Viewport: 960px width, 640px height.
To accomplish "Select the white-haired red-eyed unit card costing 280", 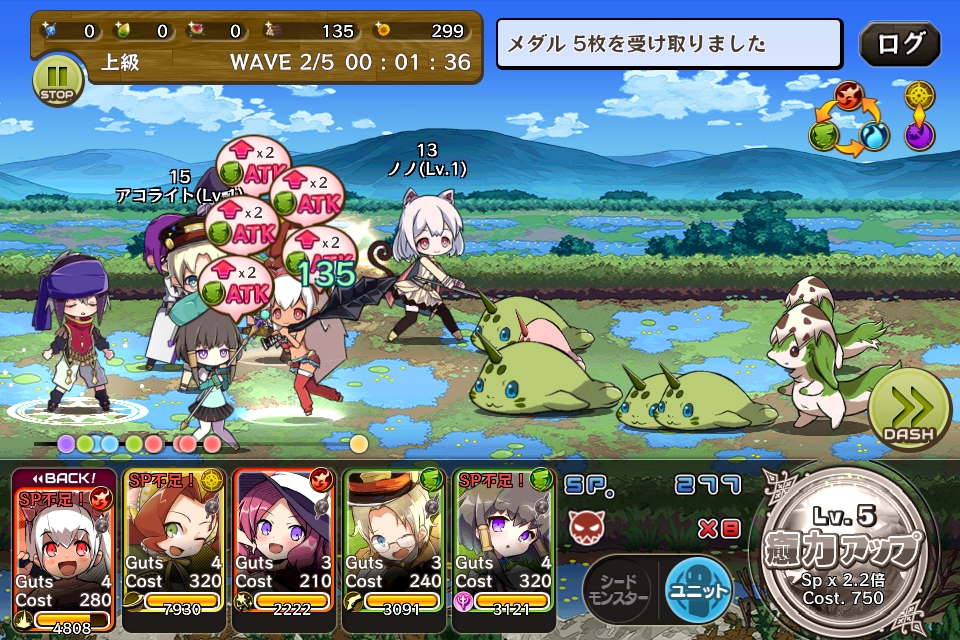I will (x=65, y=548).
